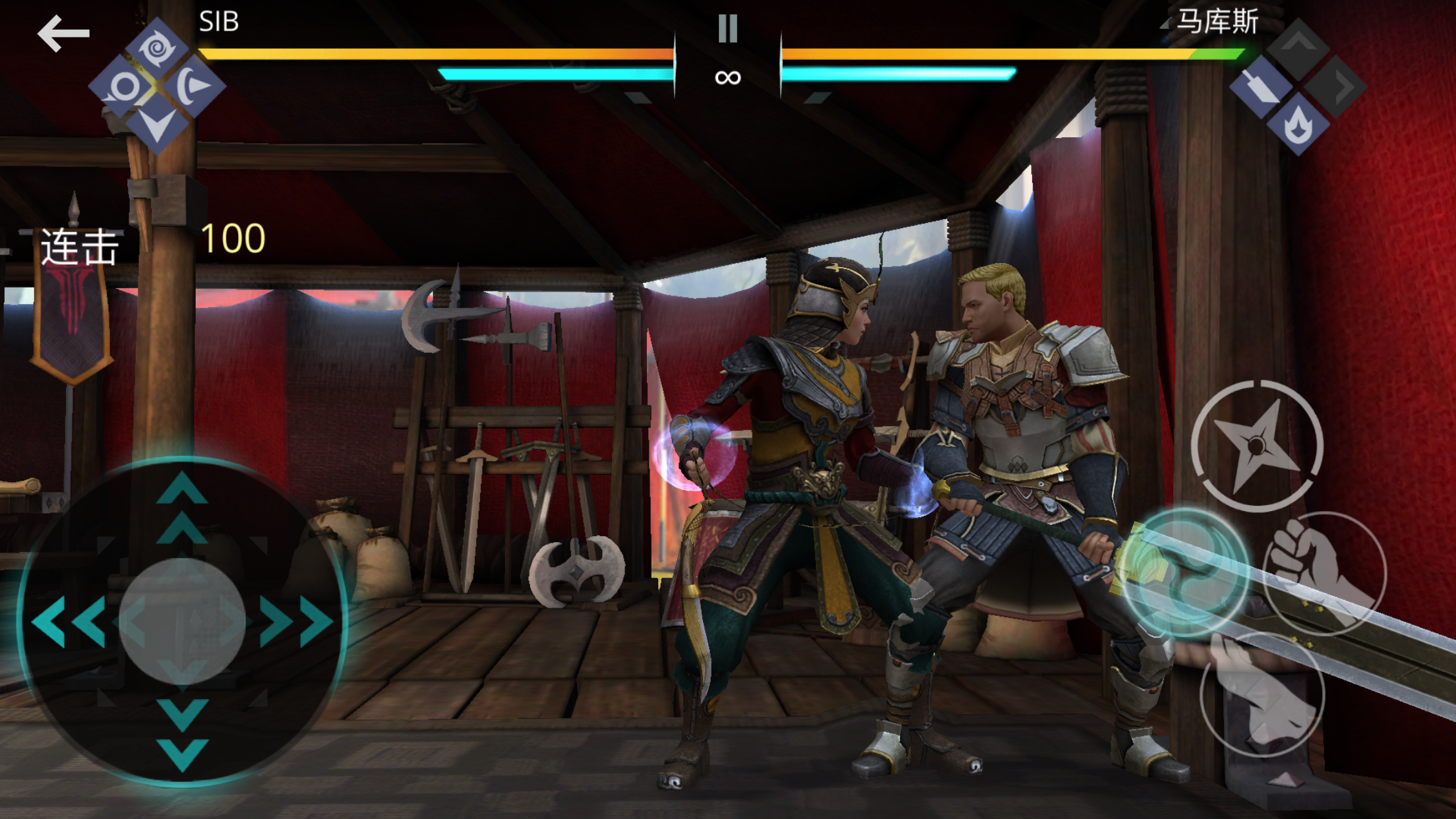This screenshot has height=819, width=1456.
Task: Select SIB's crescent ability diamond
Action: (x=194, y=86)
